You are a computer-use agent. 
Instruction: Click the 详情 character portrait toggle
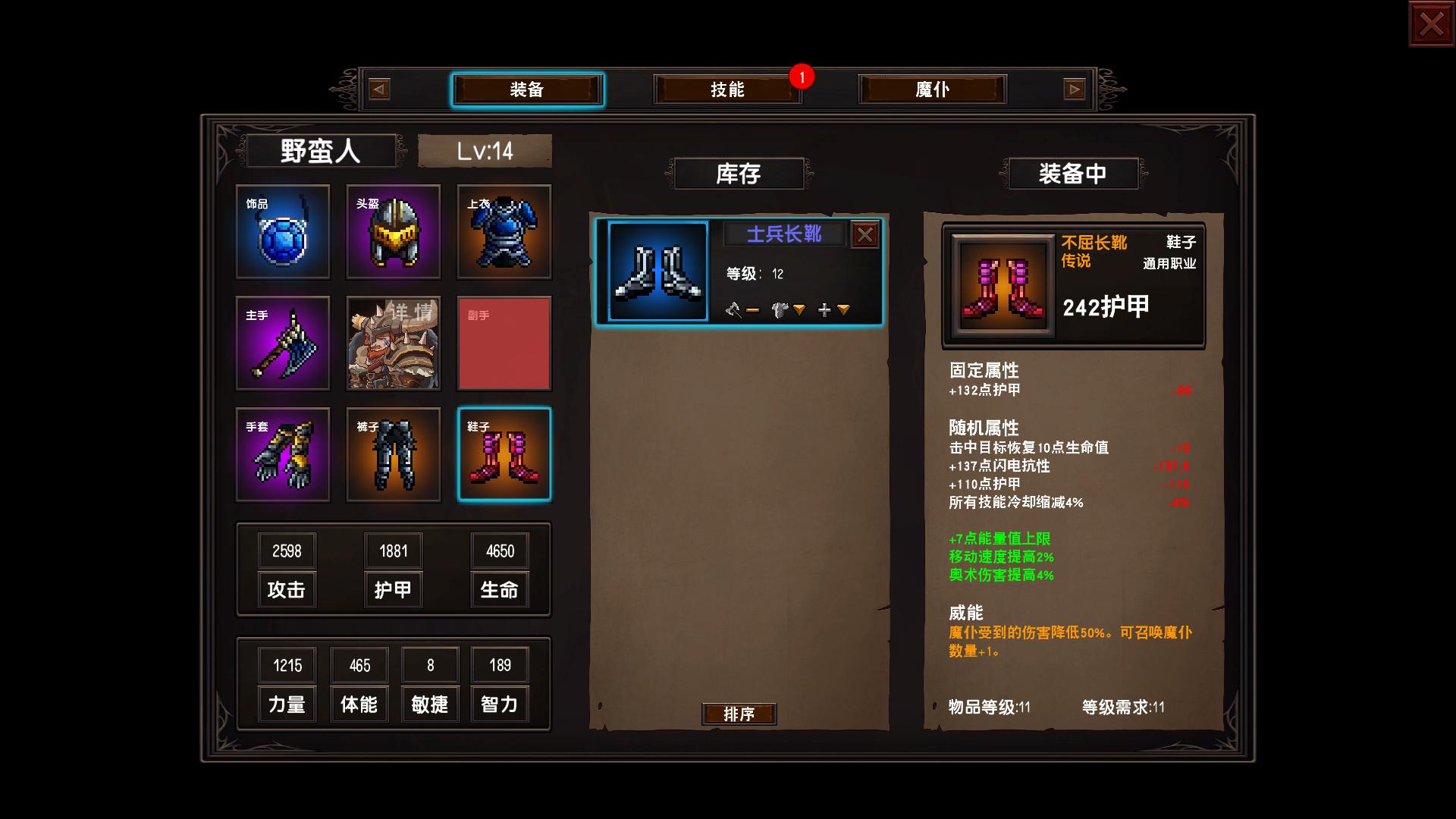(x=393, y=344)
